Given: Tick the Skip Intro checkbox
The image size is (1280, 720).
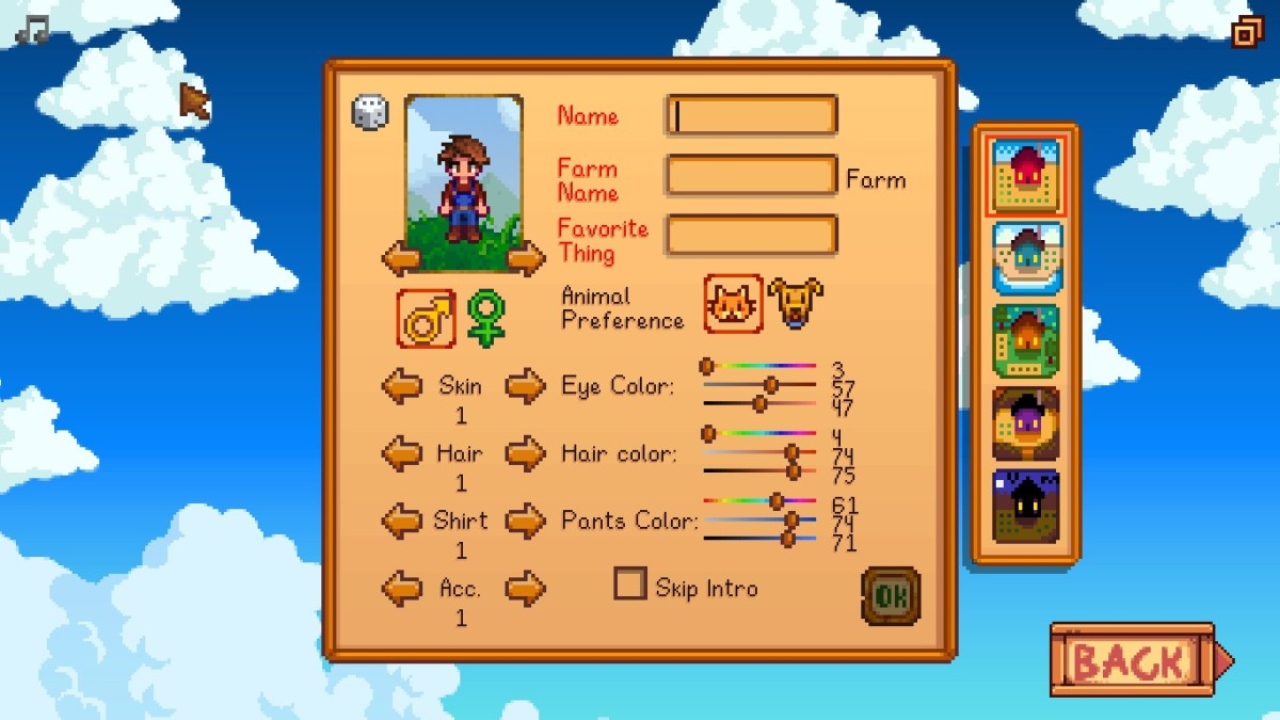Looking at the screenshot, I should (x=630, y=584).
